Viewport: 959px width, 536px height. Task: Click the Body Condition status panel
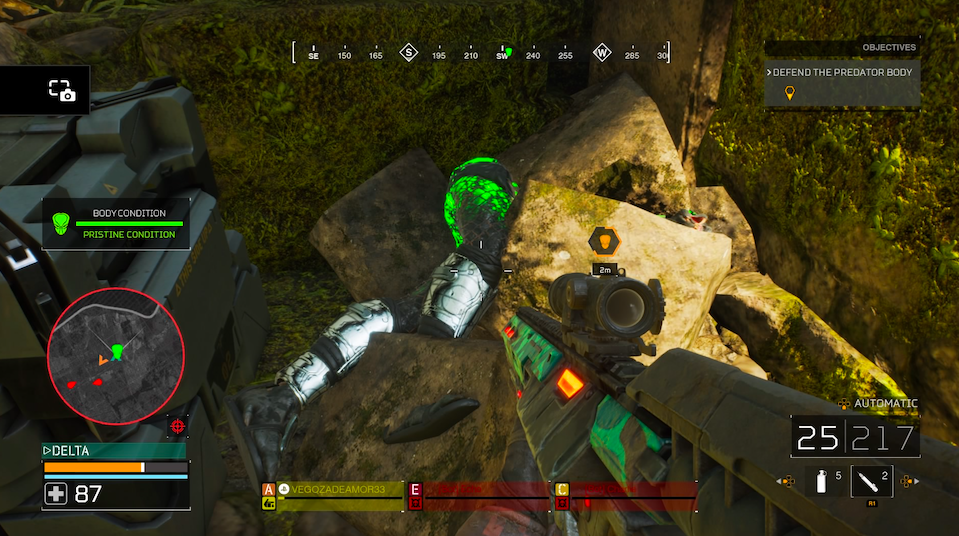click(117, 223)
